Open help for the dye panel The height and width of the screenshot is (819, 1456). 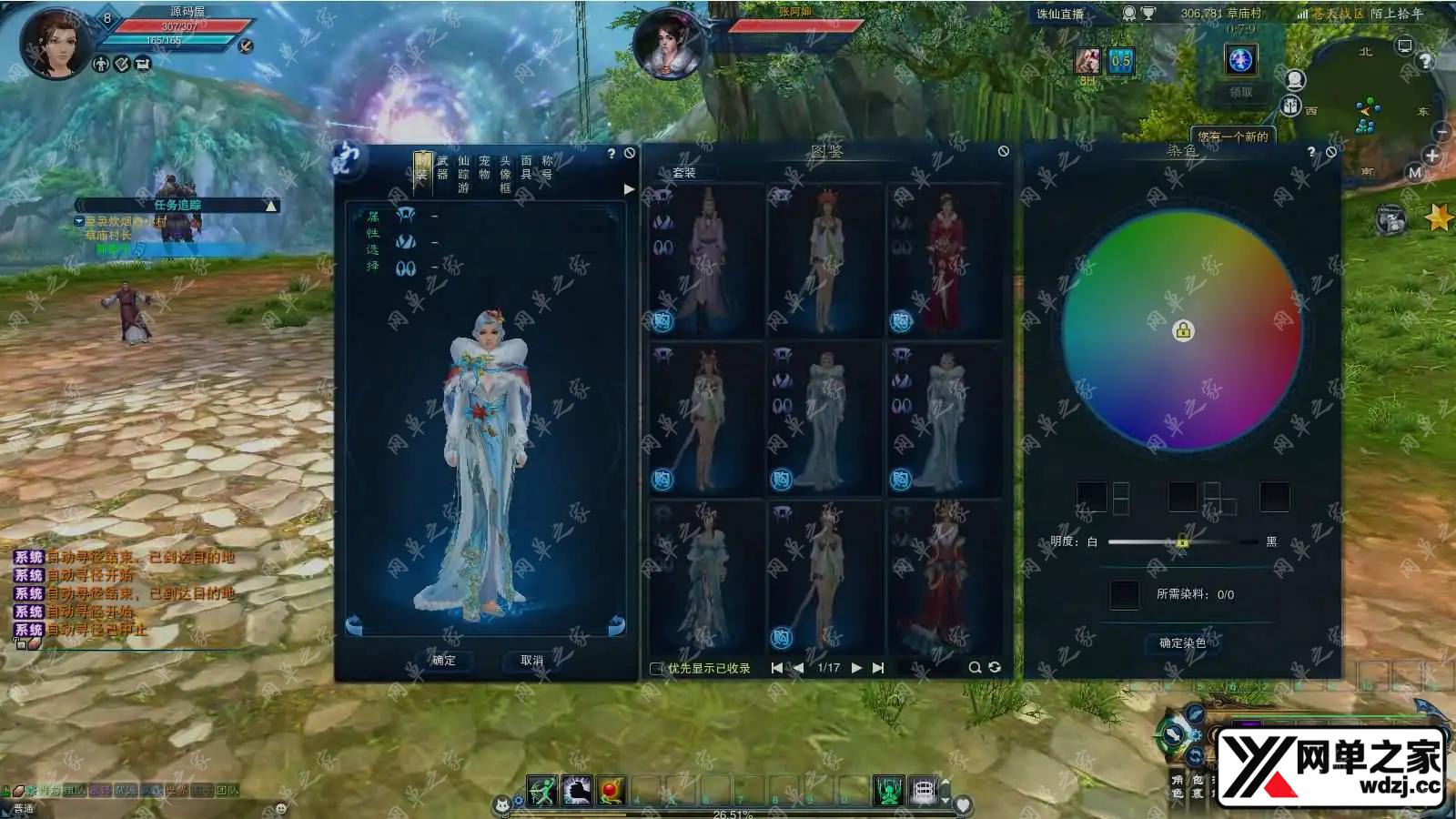(x=1311, y=152)
